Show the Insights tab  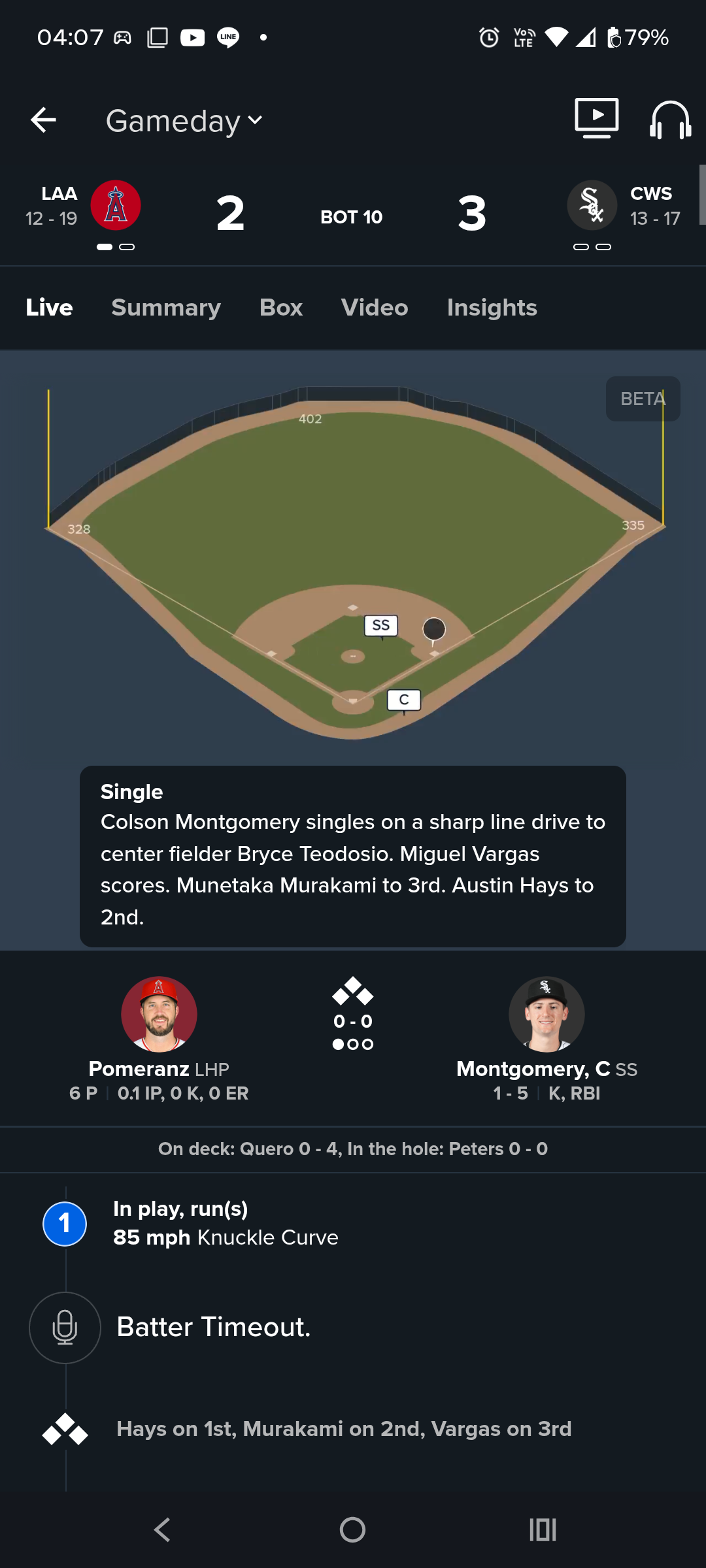click(x=492, y=308)
